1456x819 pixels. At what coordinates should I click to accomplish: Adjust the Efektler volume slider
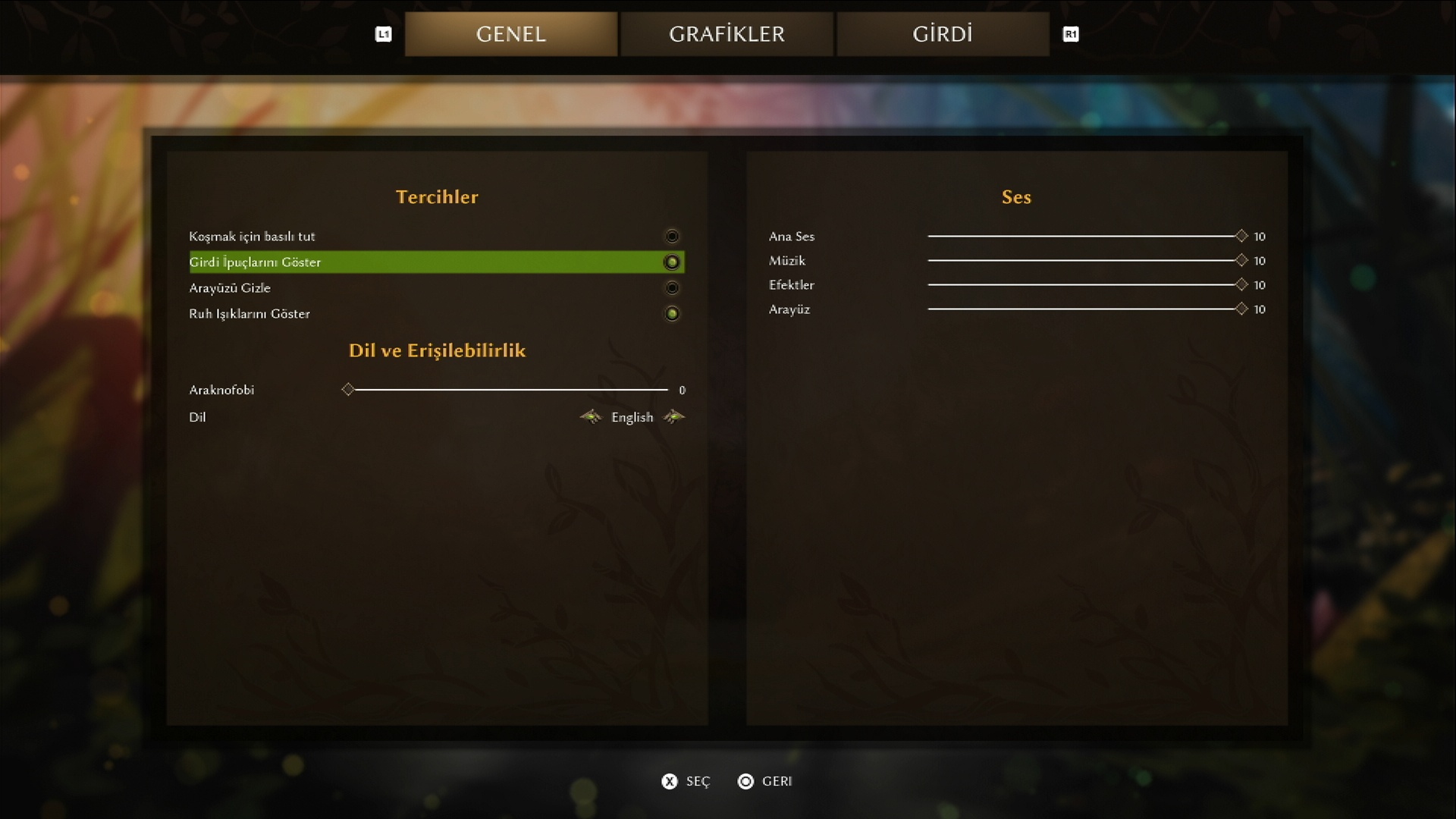pyautogui.click(x=1241, y=285)
